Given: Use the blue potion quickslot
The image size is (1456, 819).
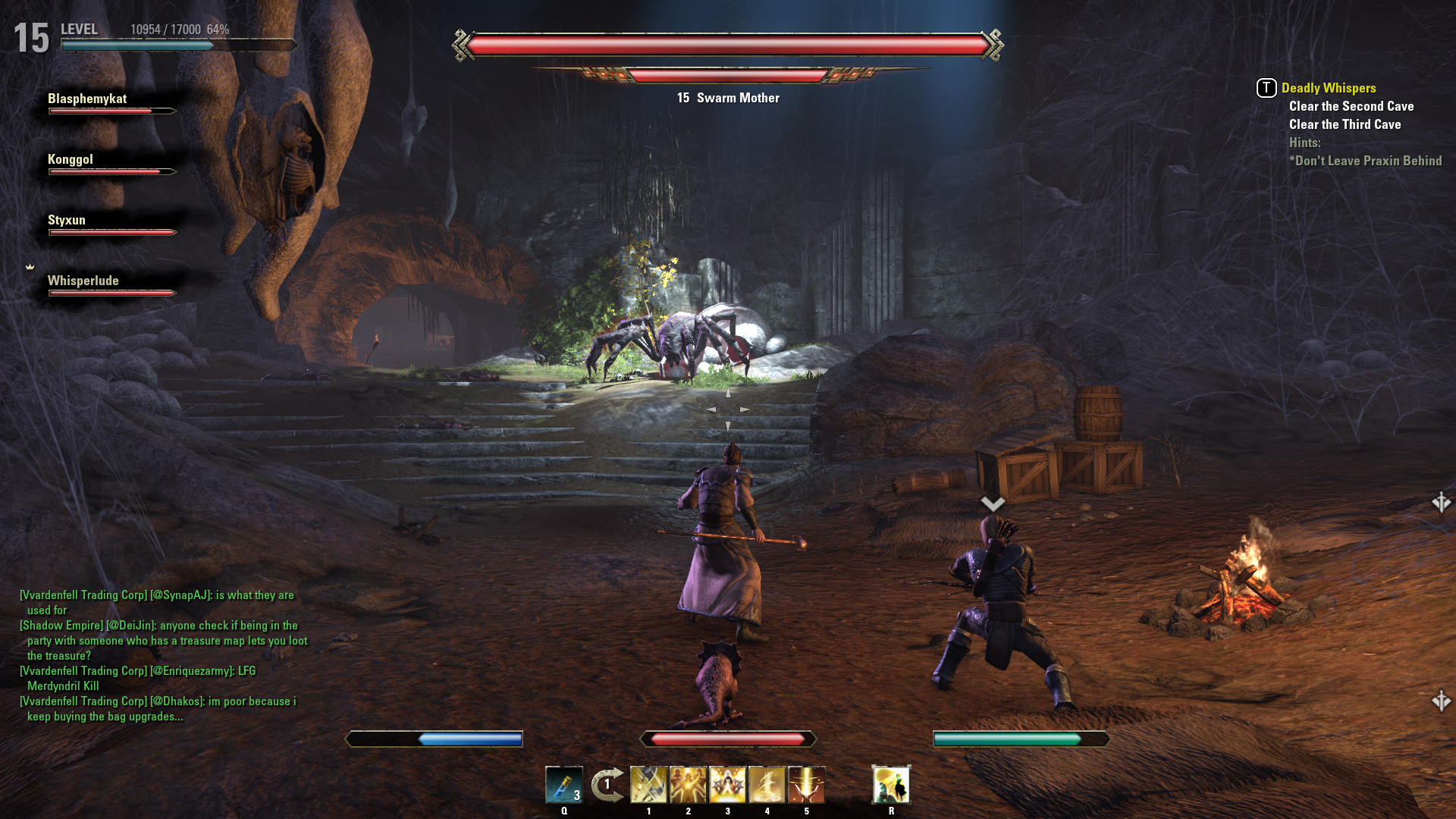Looking at the screenshot, I should (563, 785).
